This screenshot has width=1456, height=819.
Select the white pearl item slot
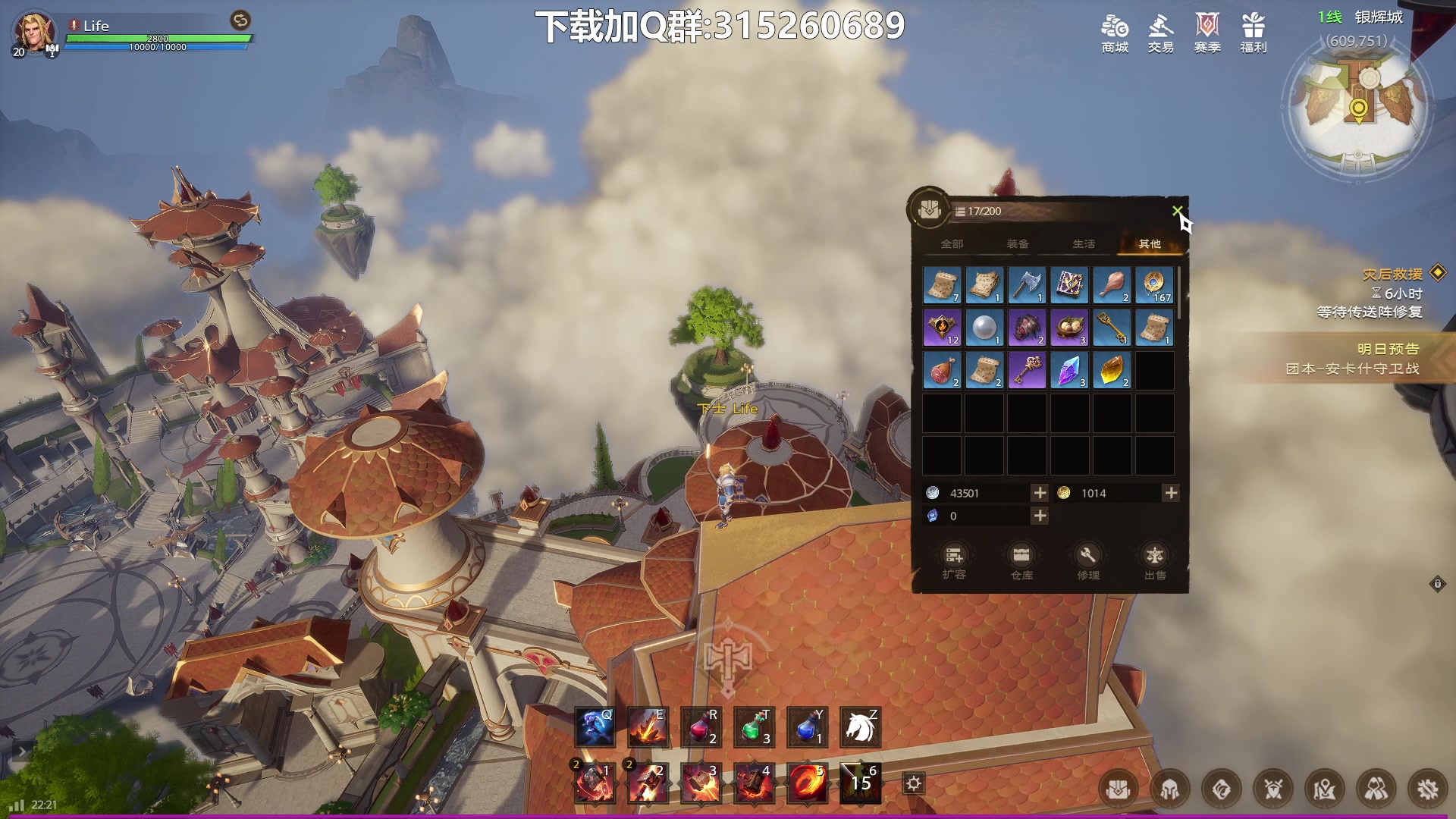(x=984, y=328)
